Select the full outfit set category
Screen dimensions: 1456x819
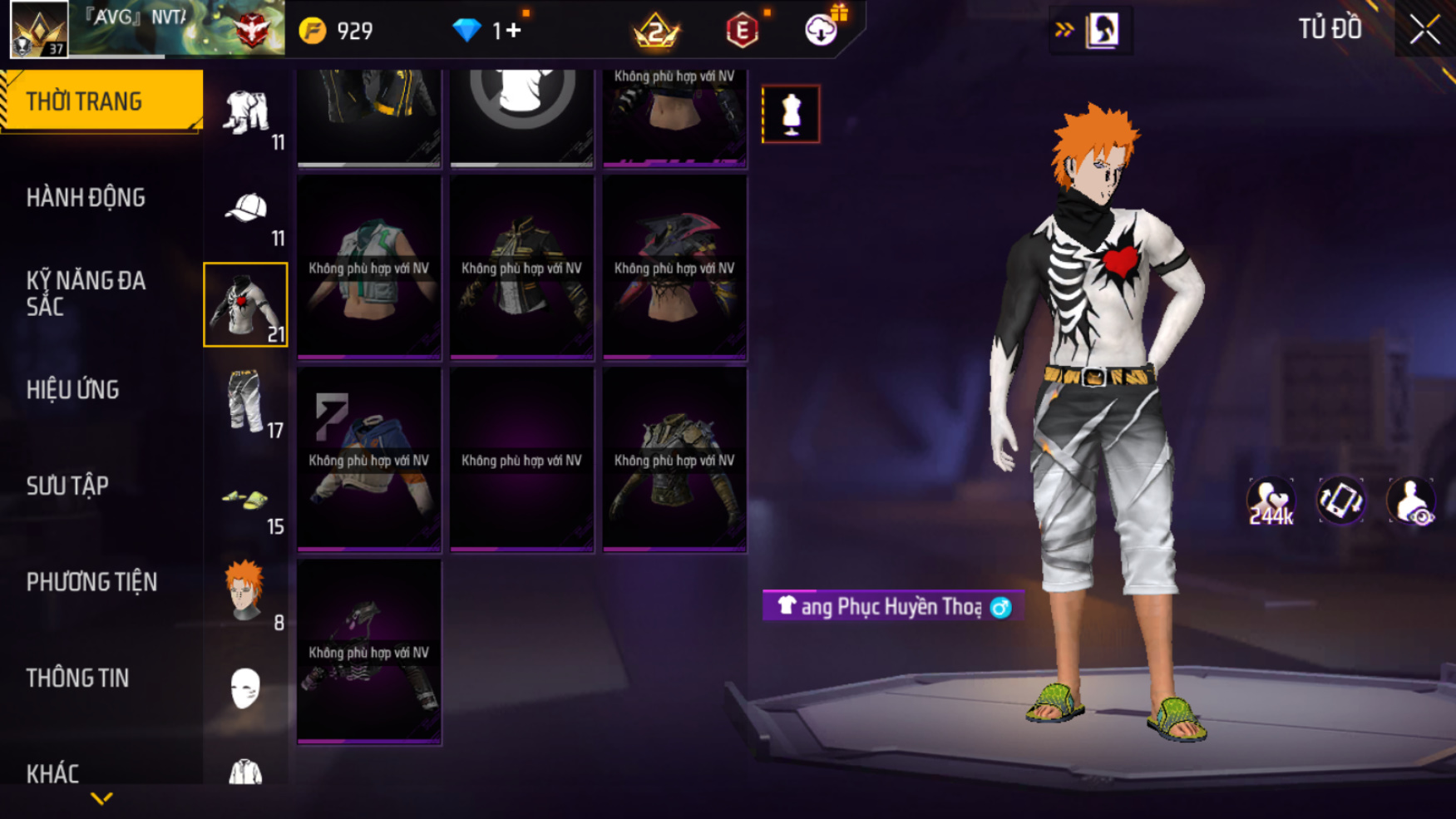pos(246,114)
